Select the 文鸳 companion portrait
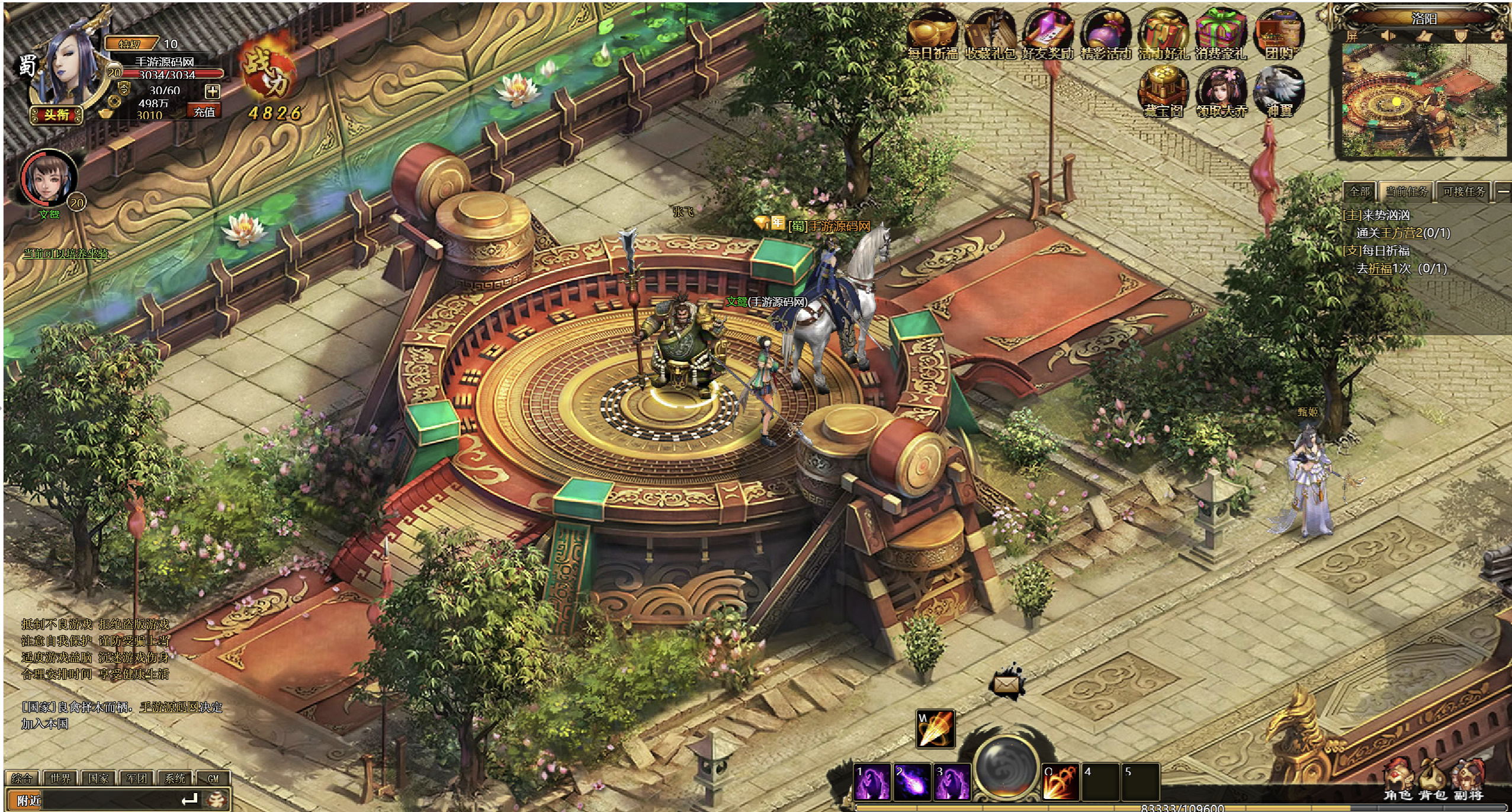Viewport: 1512px width, 812px height. 49,178
